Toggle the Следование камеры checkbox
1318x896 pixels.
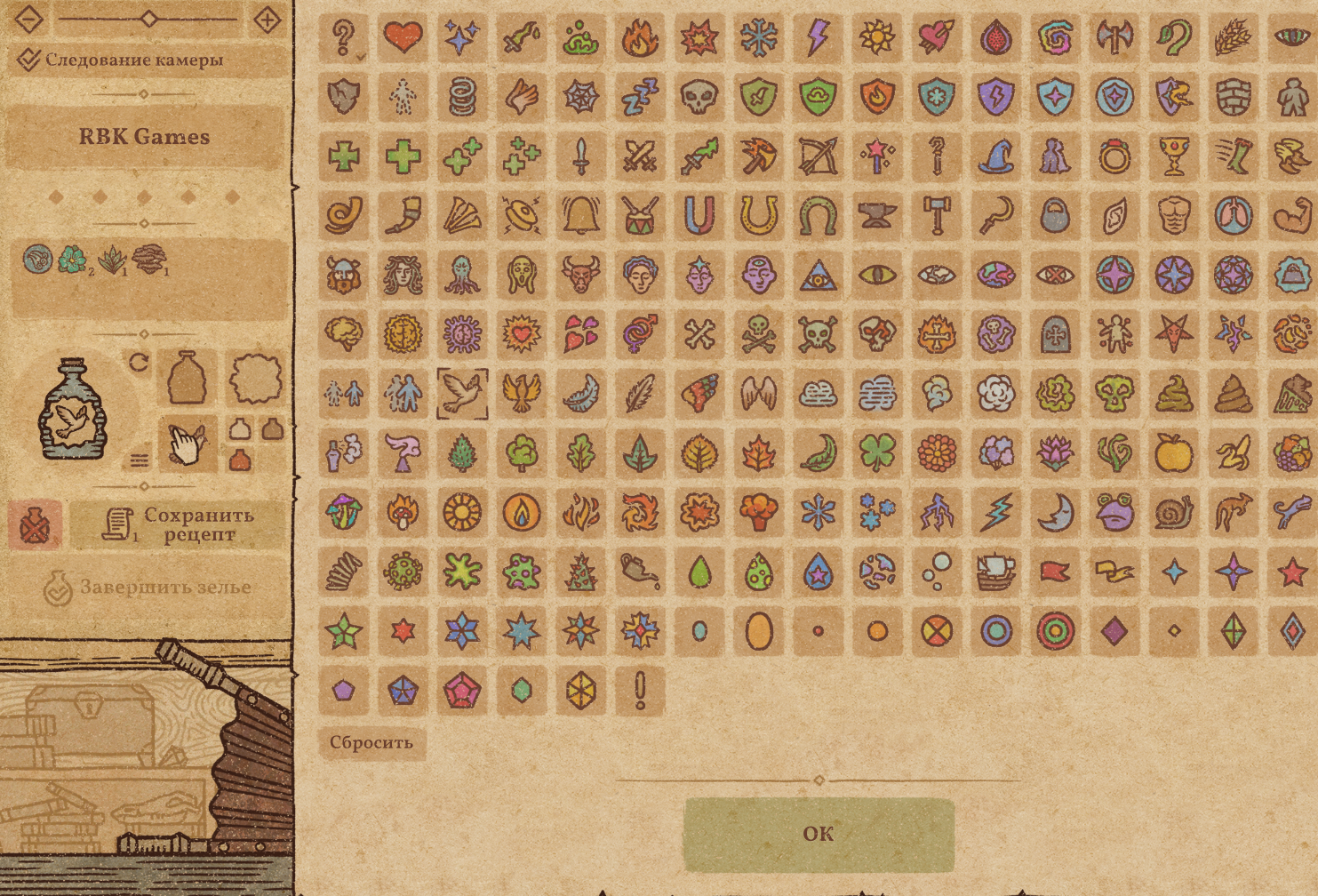(x=29, y=60)
